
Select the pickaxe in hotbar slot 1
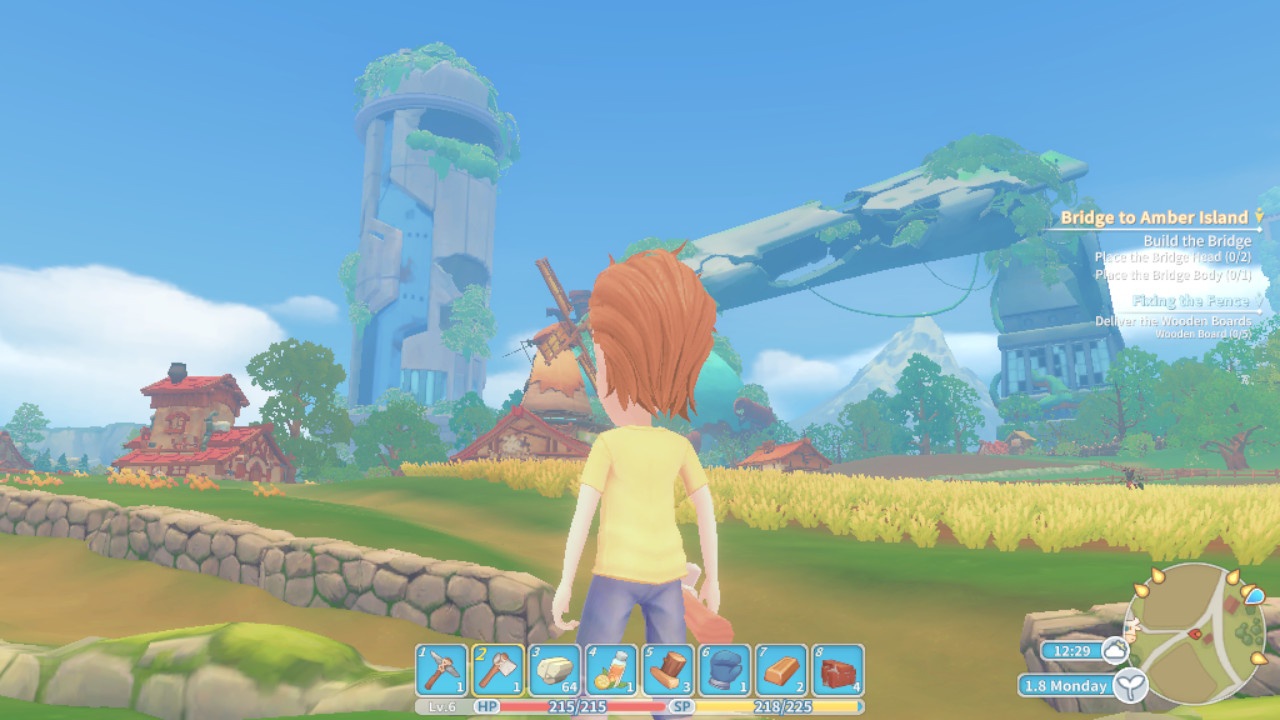click(441, 669)
